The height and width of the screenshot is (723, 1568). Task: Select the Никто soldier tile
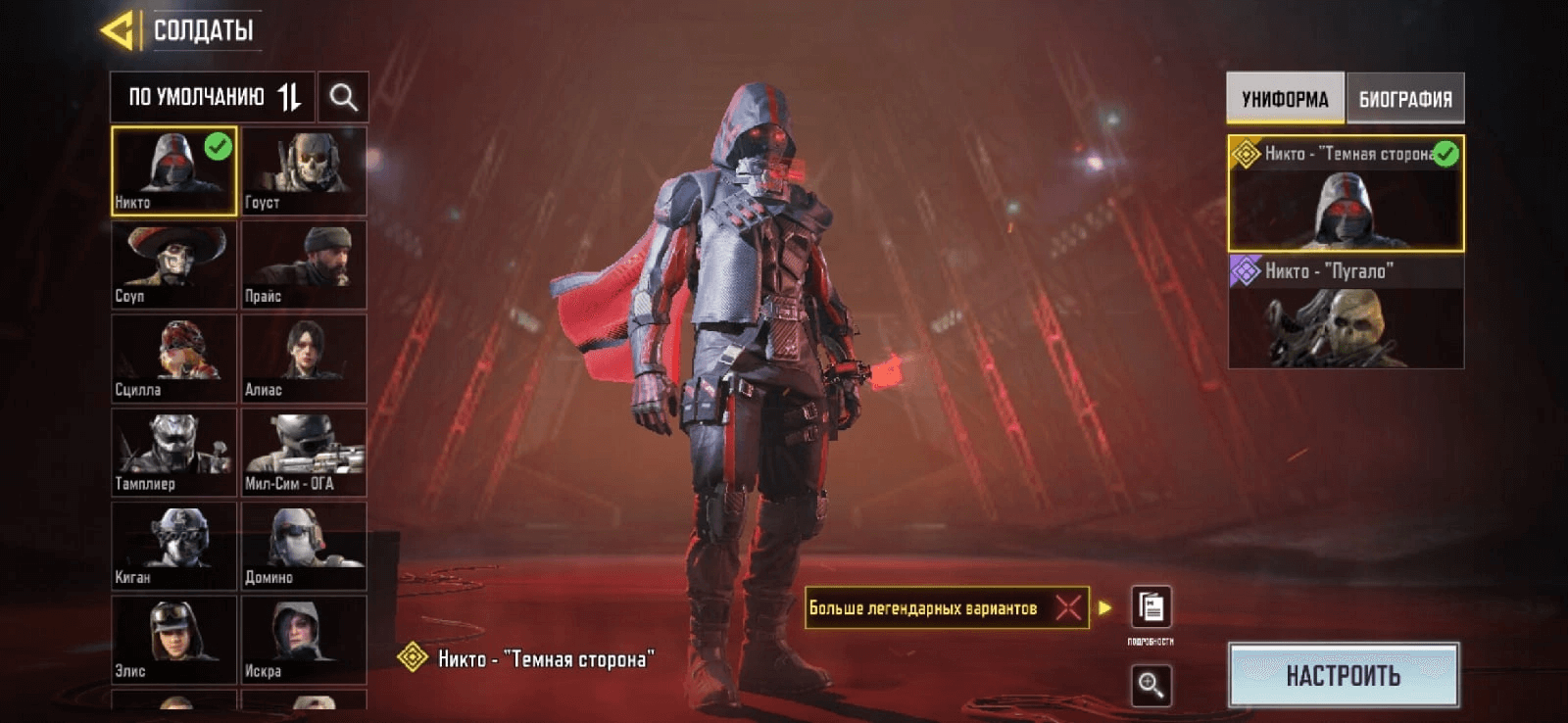pyautogui.click(x=173, y=170)
